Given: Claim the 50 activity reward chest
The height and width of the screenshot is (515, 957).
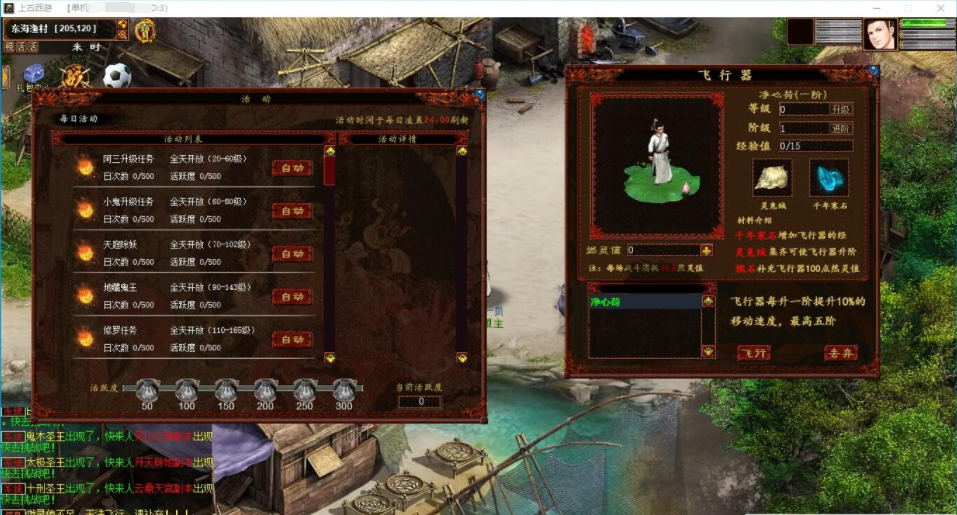Looking at the screenshot, I should pyautogui.click(x=147, y=390).
